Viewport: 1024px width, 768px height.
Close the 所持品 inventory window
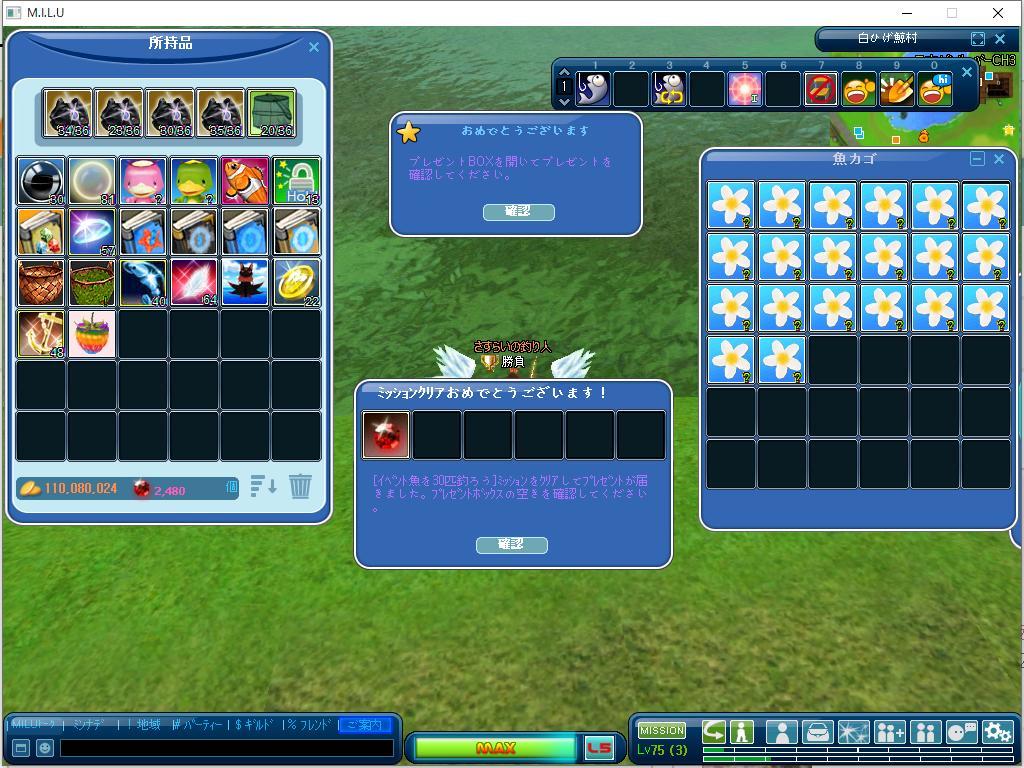tap(313, 47)
